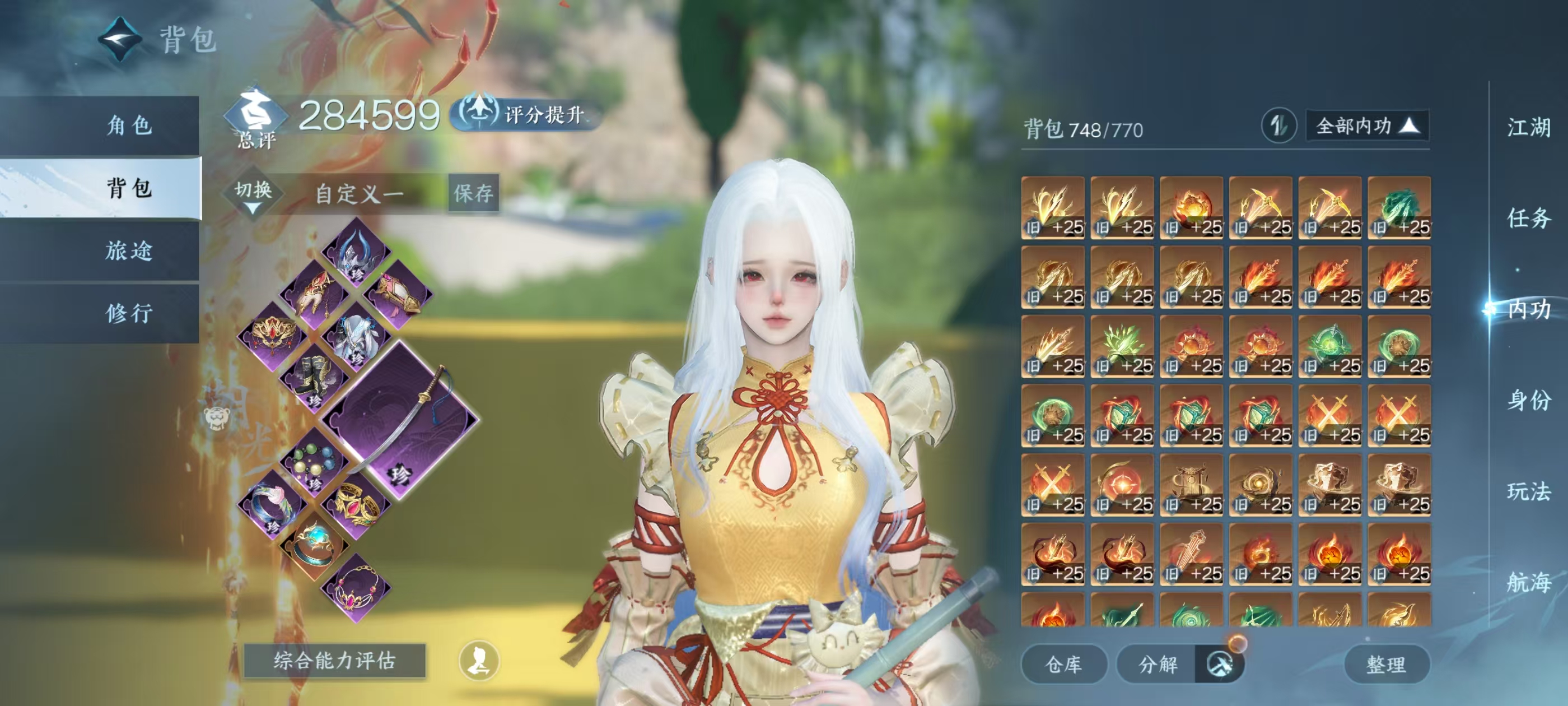Viewport: 1568px width, 706px height.
Task: Tidy the bag with 整理
Action: (1386, 664)
